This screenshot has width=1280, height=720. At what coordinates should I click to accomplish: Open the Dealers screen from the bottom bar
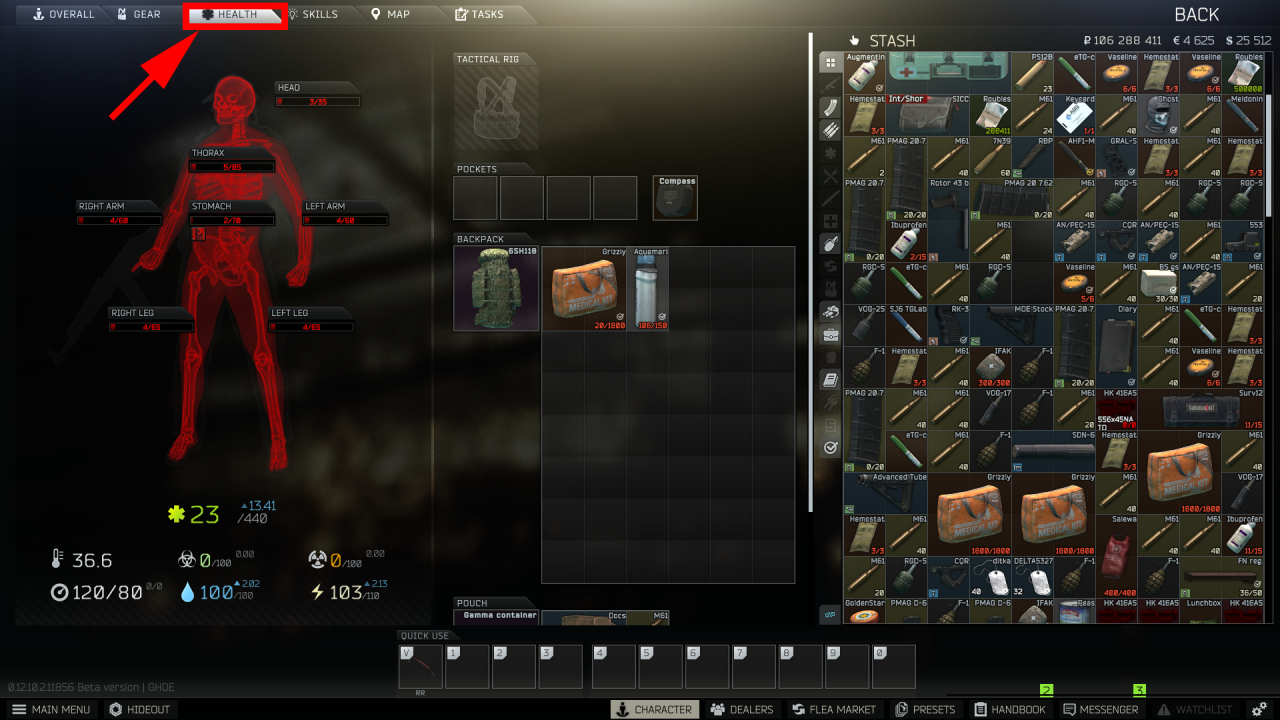(x=741, y=709)
